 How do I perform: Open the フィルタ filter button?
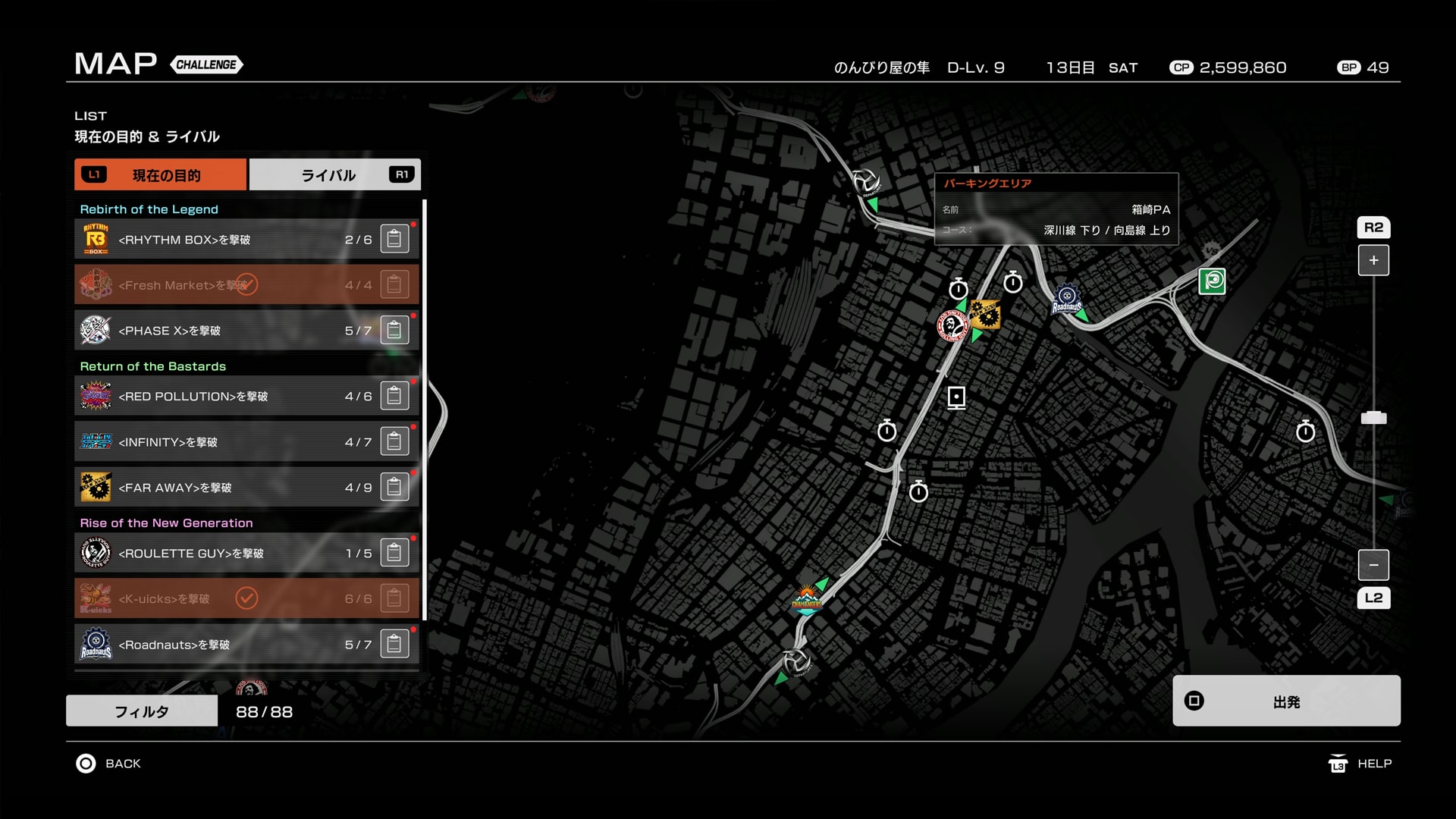coord(142,711)
